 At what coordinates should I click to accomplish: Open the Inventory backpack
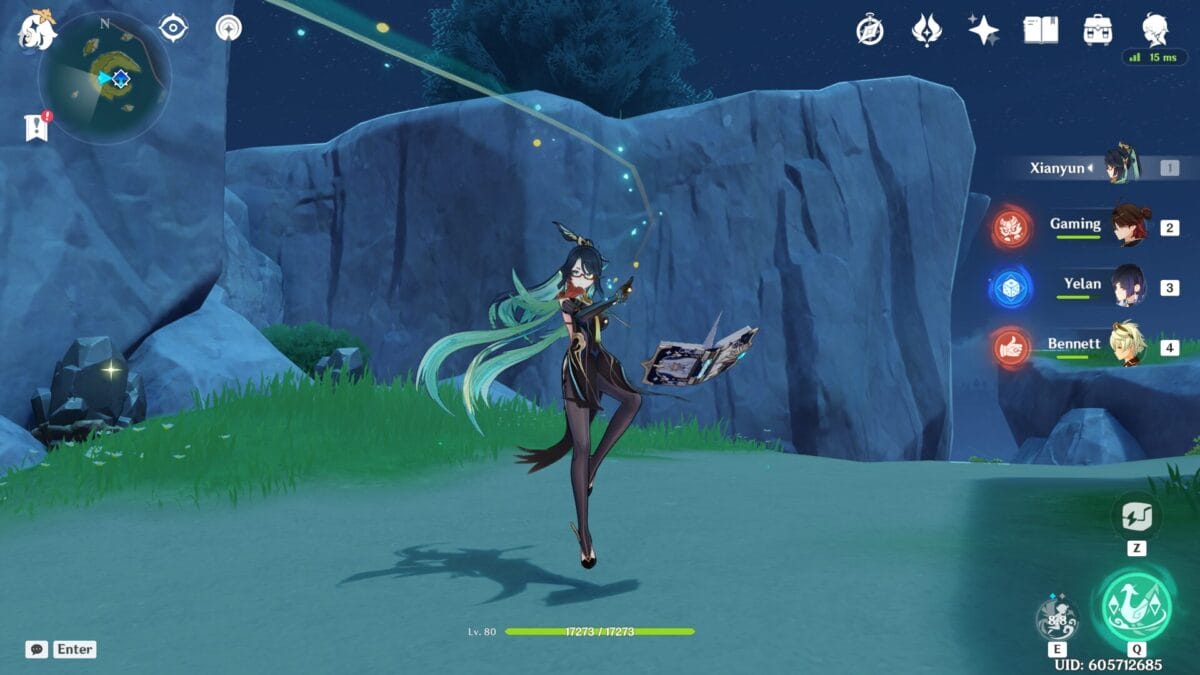(1098, 30)
